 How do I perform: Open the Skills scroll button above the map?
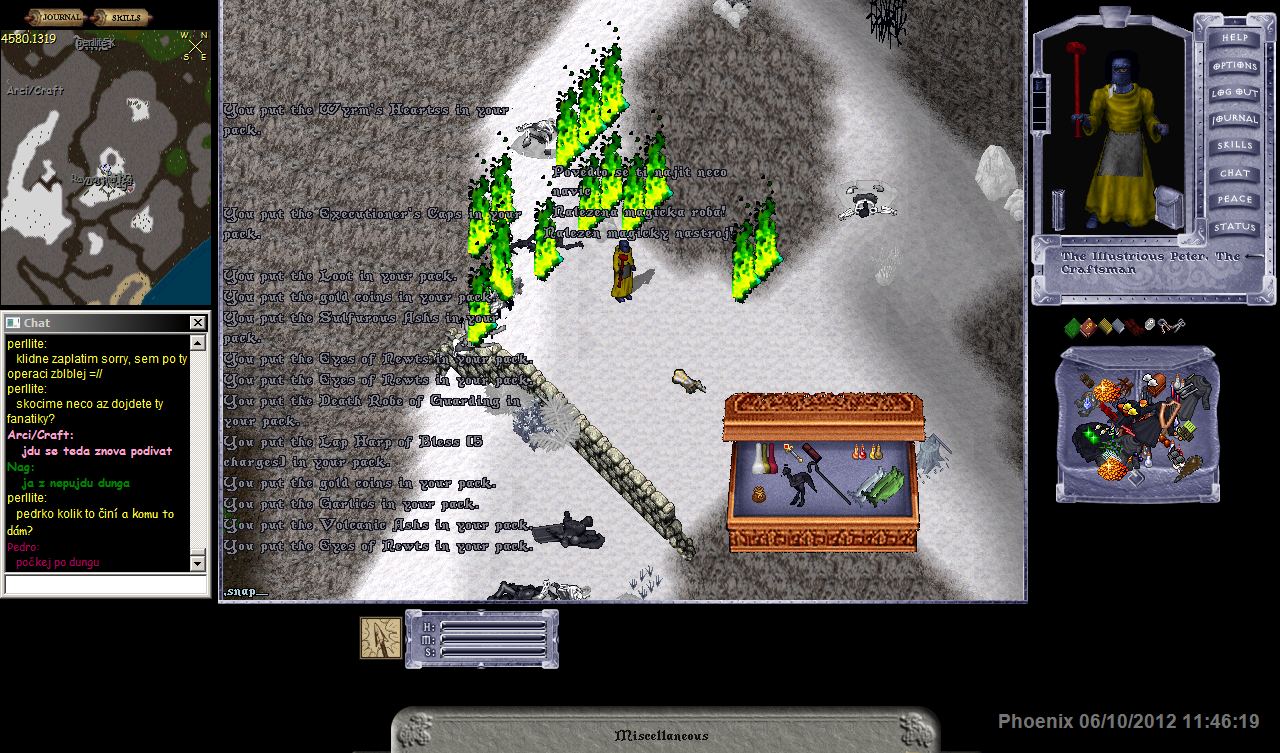[x=121, y=17]
